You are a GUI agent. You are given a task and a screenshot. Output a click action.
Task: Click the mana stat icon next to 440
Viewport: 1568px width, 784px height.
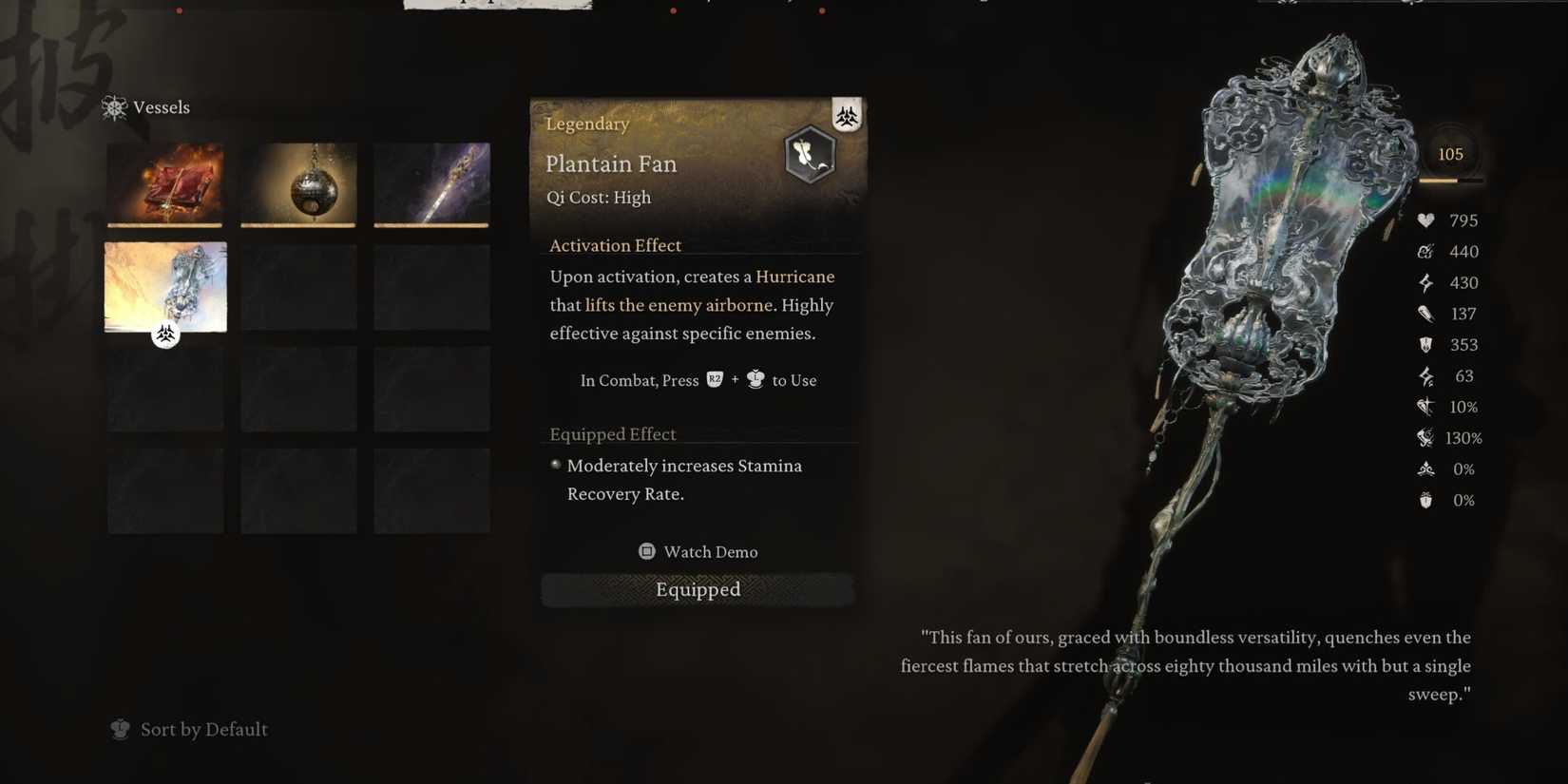click(x=1425, y=251)
